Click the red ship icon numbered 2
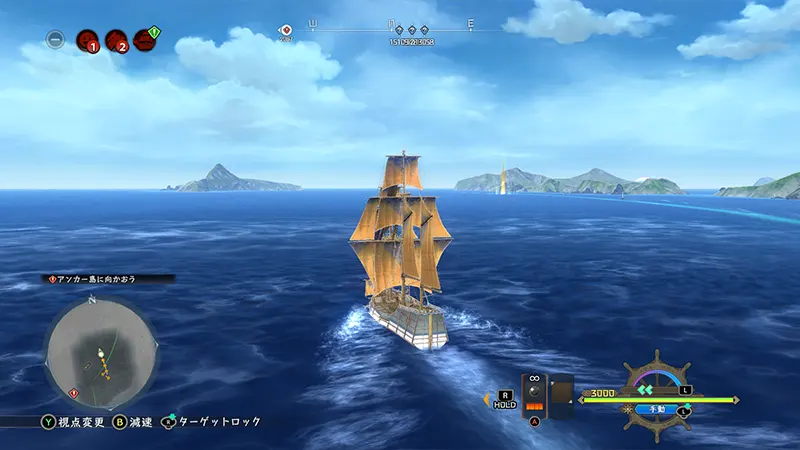The height and width of the screenshot is (450, 800). [116, 41]
